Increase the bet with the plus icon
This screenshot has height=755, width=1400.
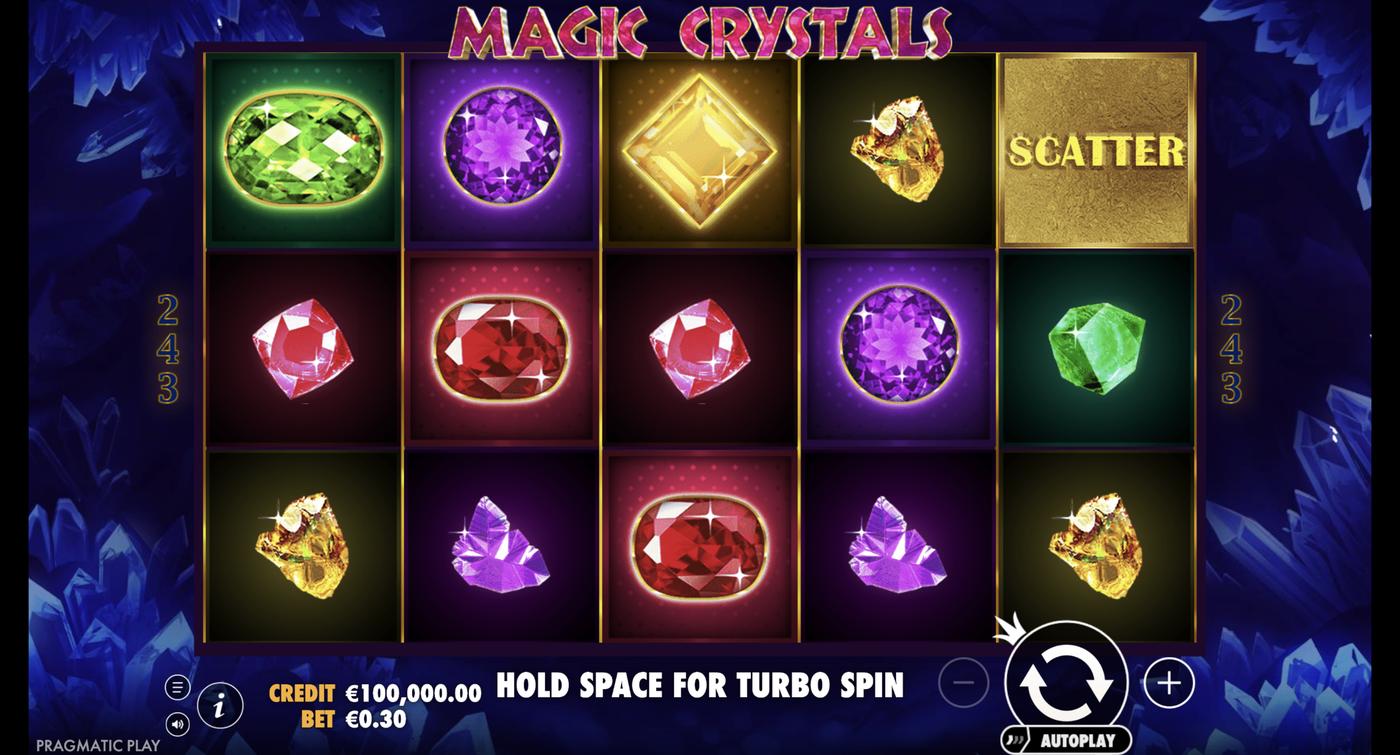pos(1168,681)
